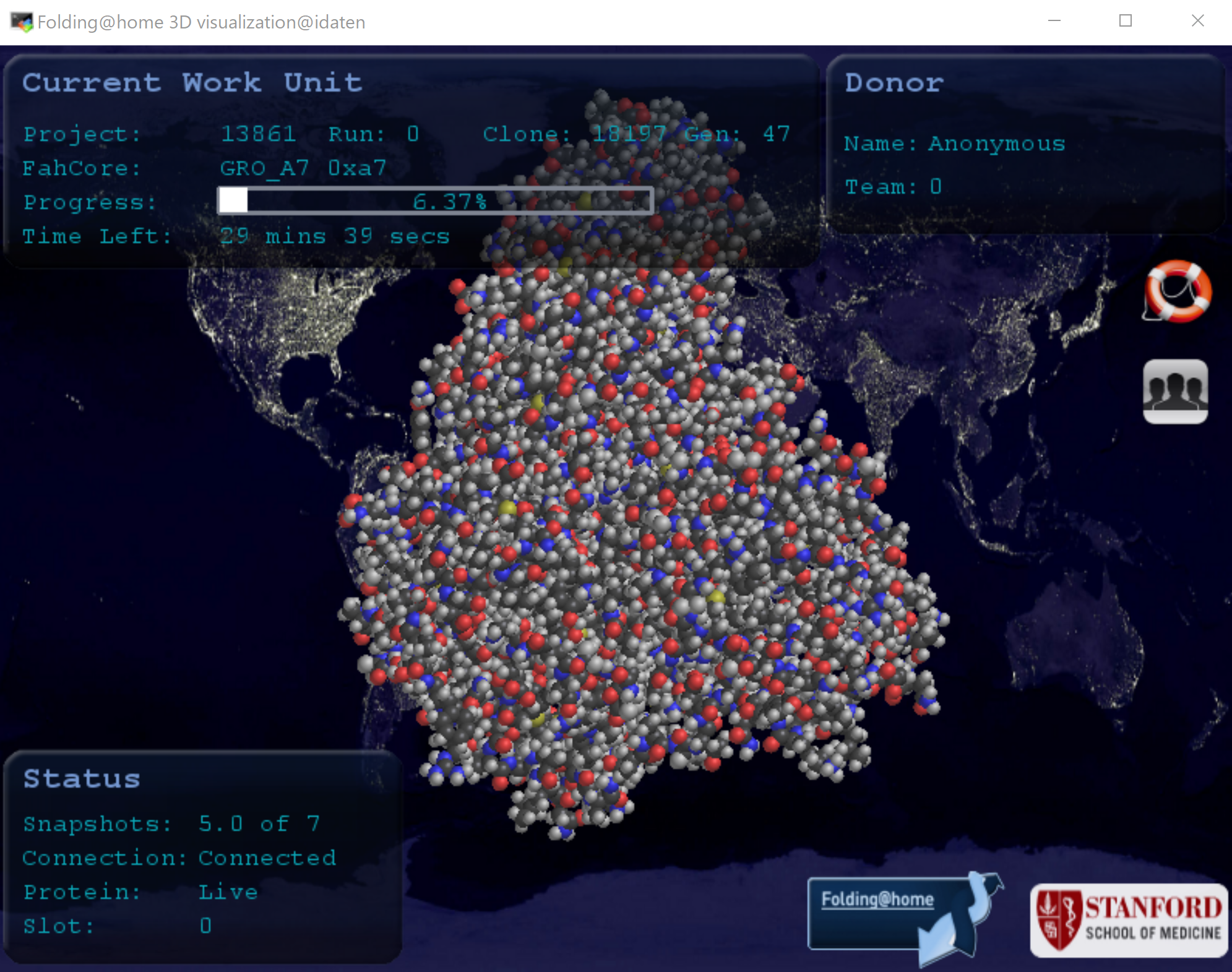Open help via the lifebuoy icon
This screenshot has height=972, width=1232.
pos(1177,291)
